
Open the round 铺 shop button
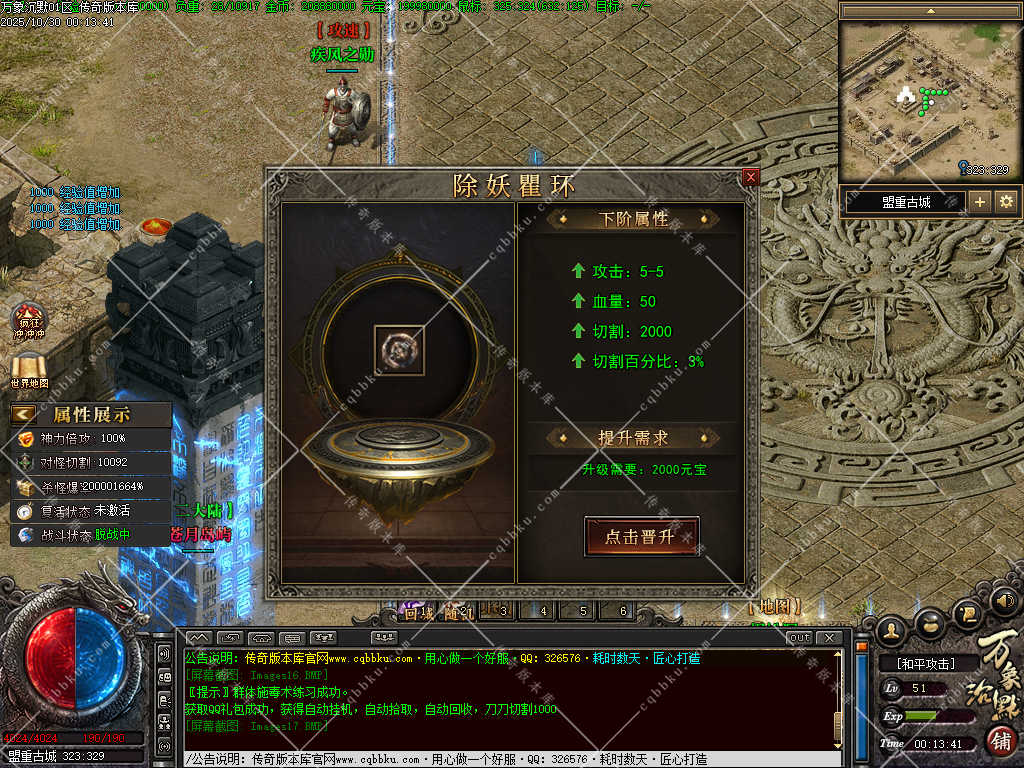[1001, 741]
